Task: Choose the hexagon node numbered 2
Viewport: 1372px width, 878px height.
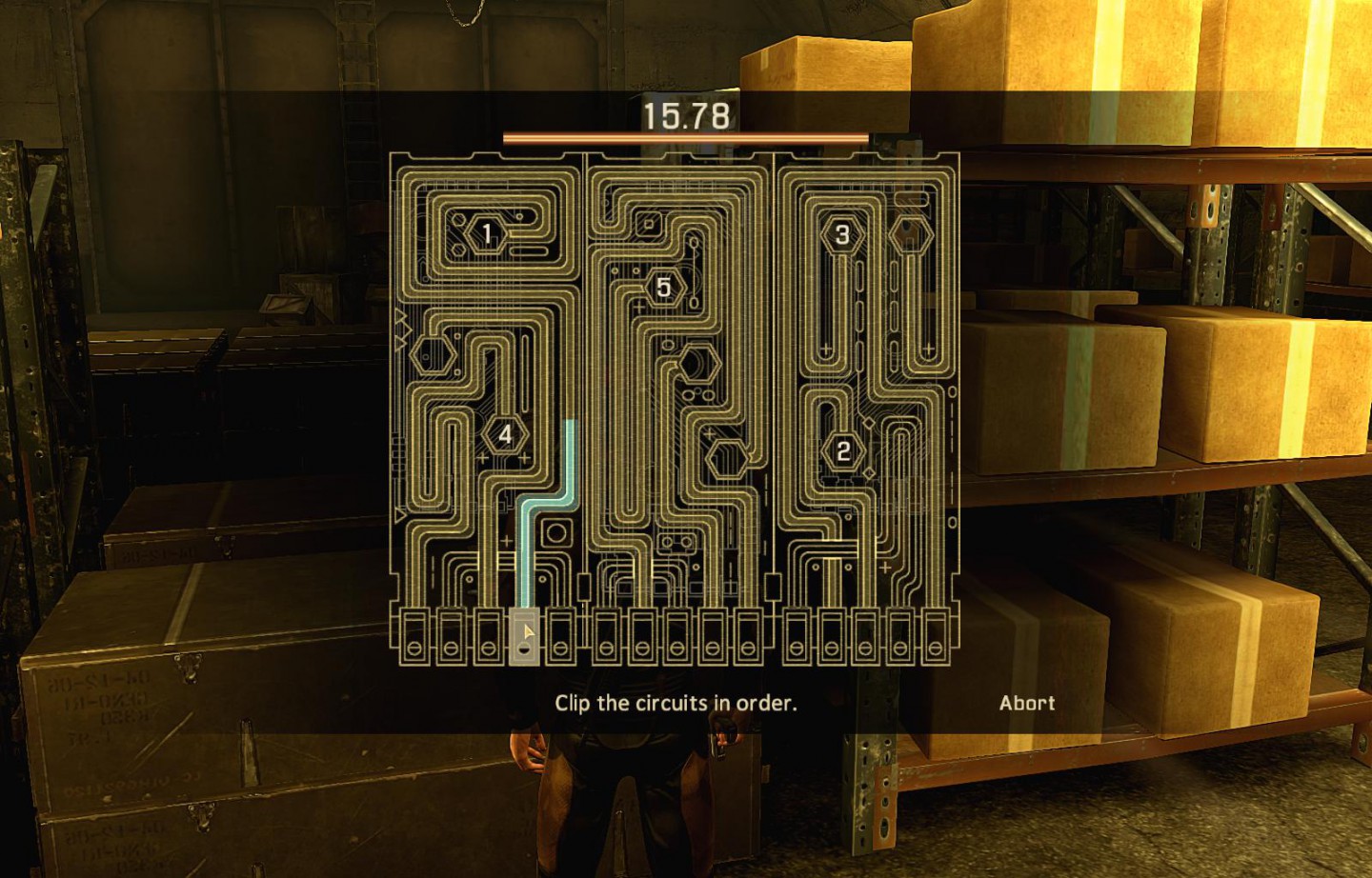Action: 843,450
